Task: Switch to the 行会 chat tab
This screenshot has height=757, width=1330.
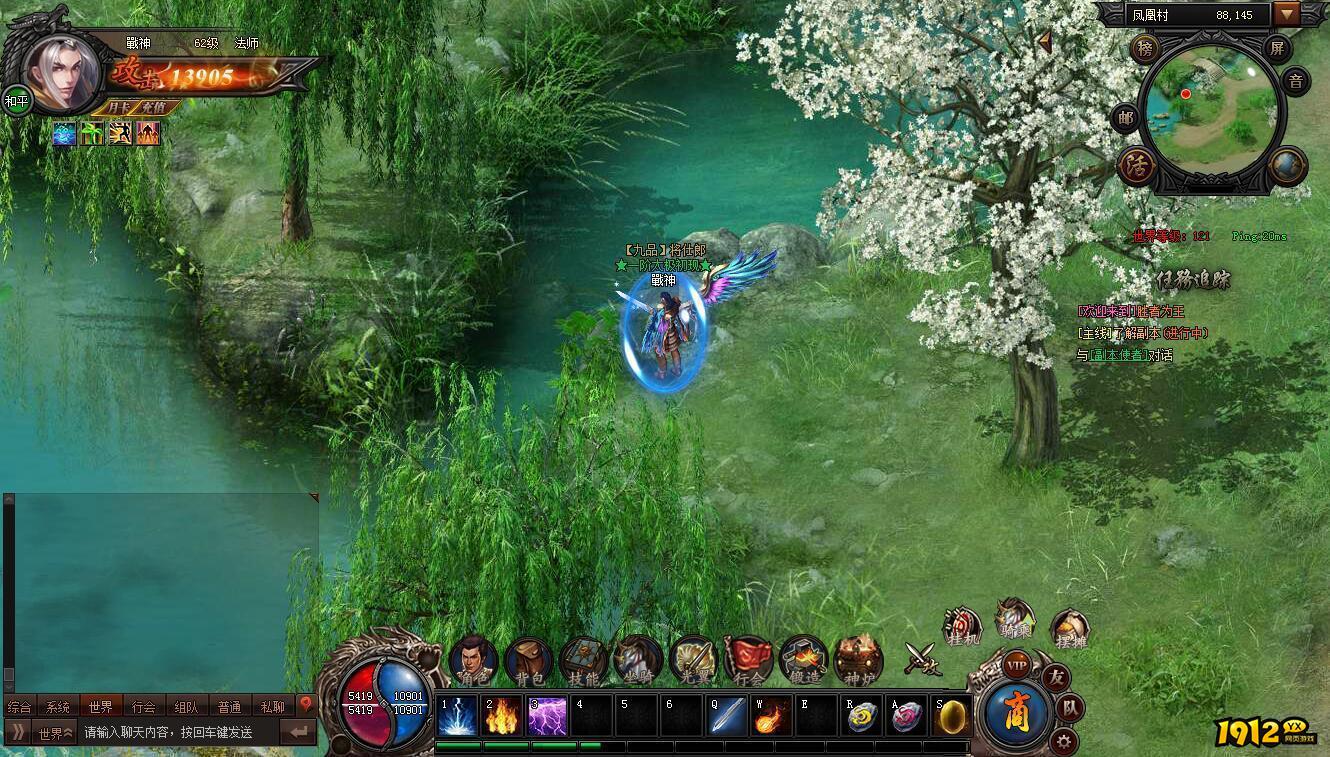Action: pyautogui.click(x=144, y=707)
